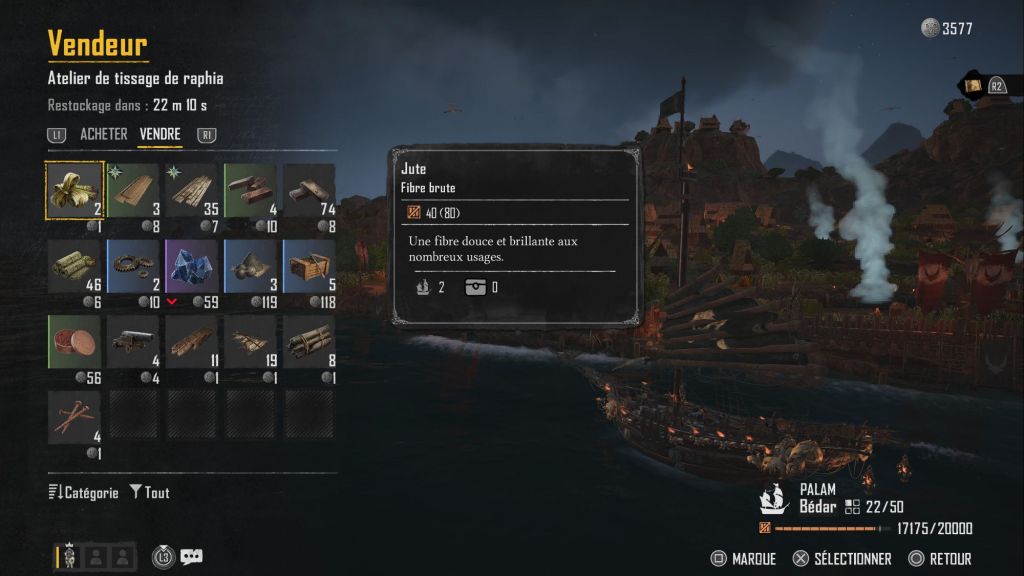
Task: Choose the blue crystal item slot
Action: (191, 267)
